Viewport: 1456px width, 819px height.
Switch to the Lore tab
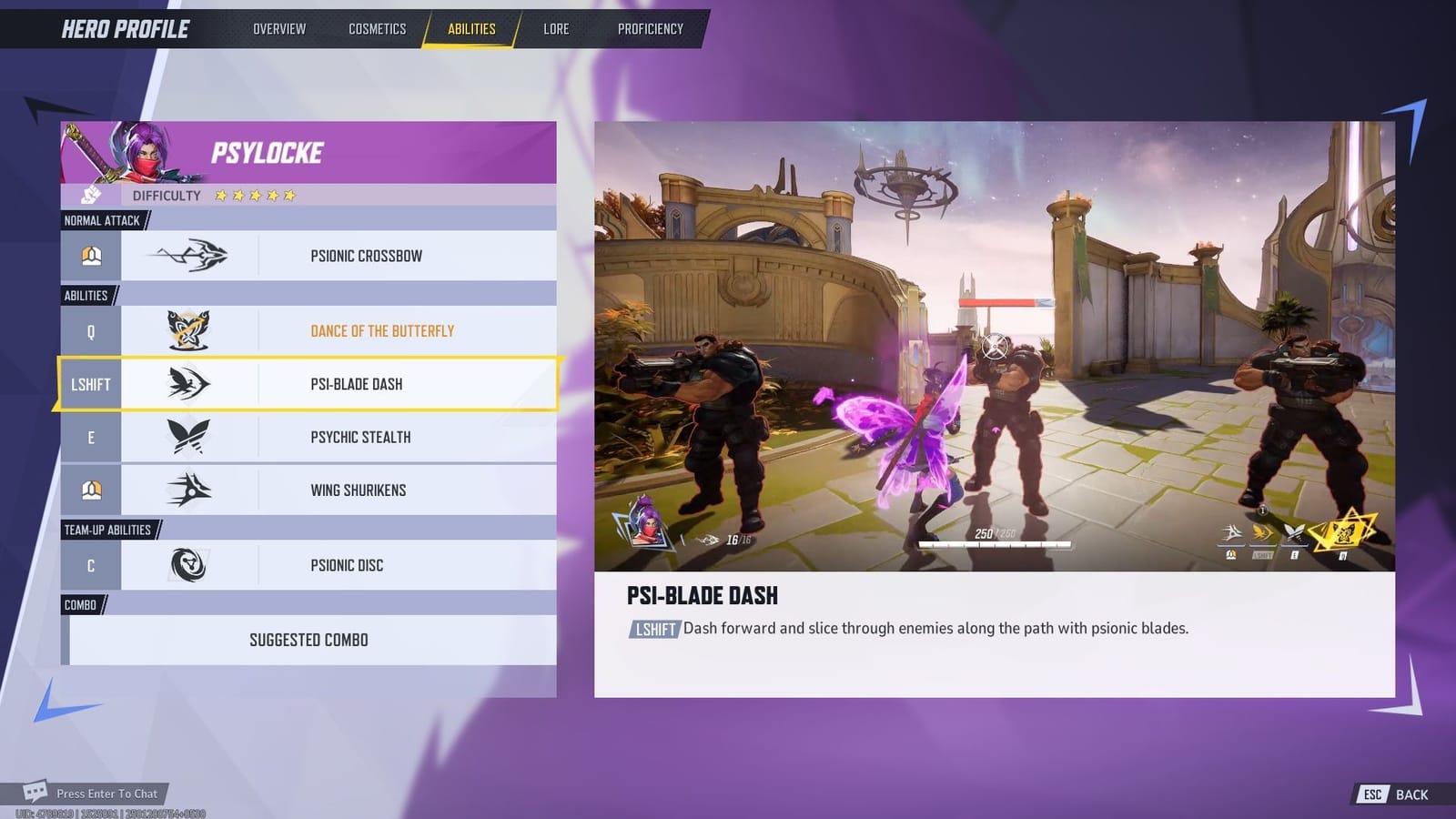[x=555, y=28]
